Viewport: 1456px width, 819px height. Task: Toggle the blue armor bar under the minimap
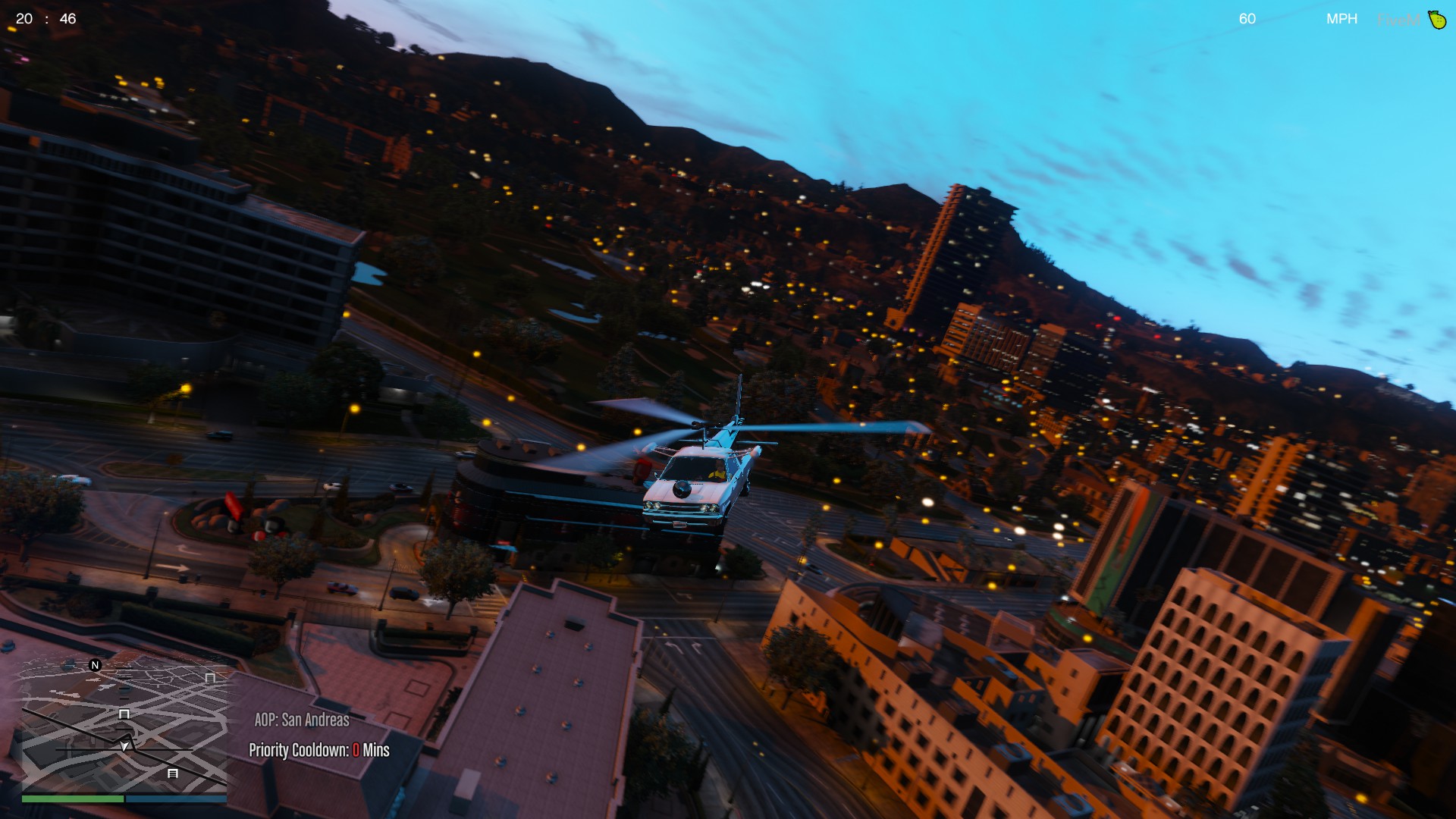(x=175, y=799)
